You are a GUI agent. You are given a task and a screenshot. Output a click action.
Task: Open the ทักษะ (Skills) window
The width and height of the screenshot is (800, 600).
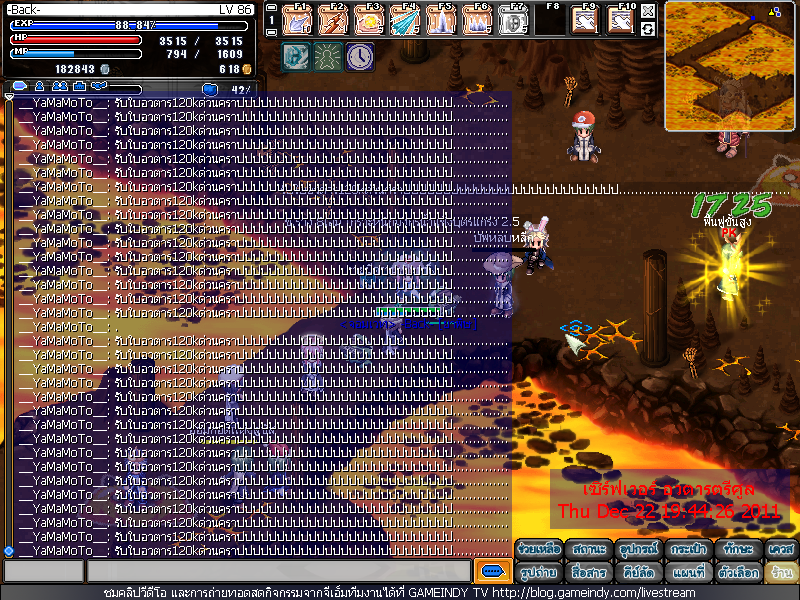click(737, 549)
